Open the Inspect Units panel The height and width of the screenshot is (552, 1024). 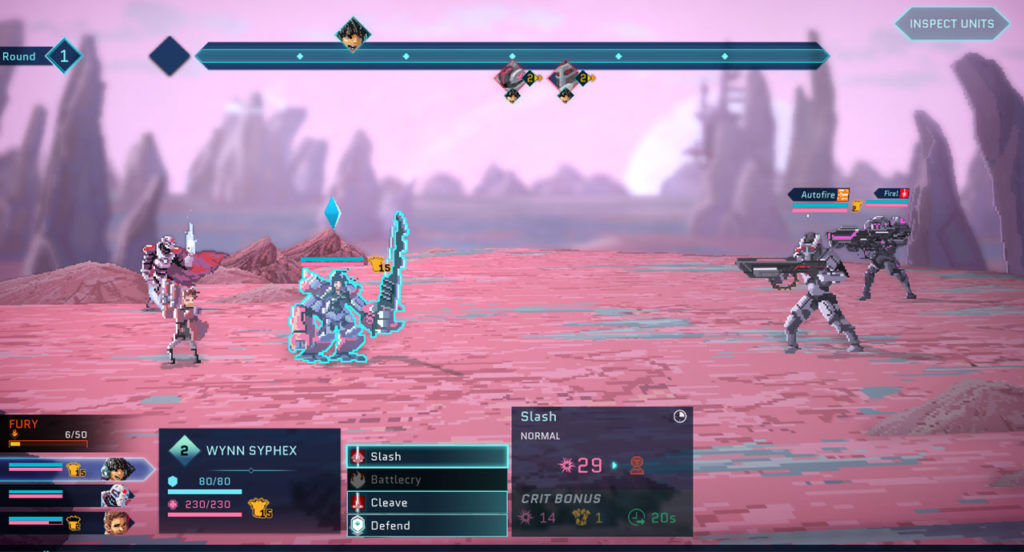(951, 23)
